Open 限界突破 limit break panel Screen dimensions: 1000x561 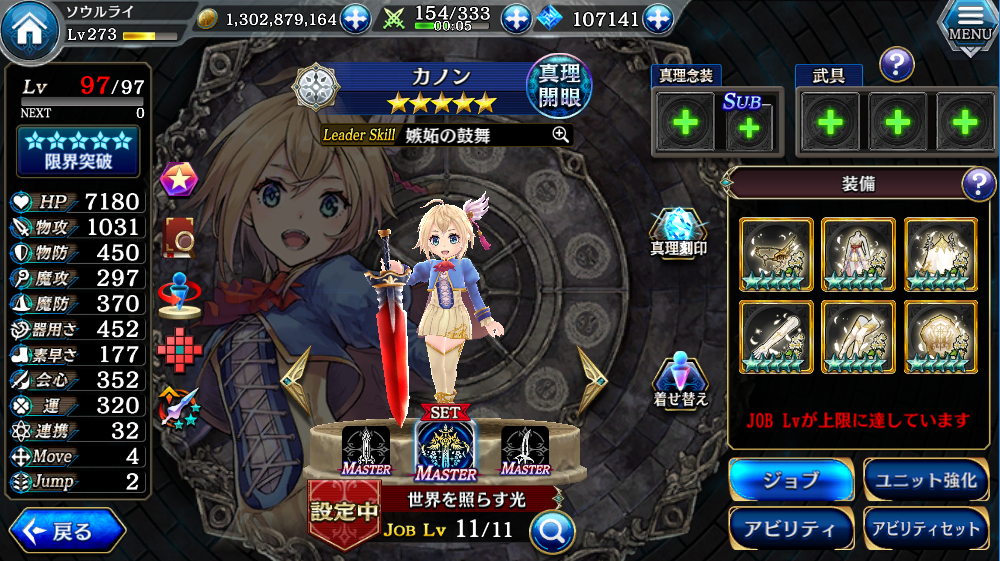tap(78, 151)
